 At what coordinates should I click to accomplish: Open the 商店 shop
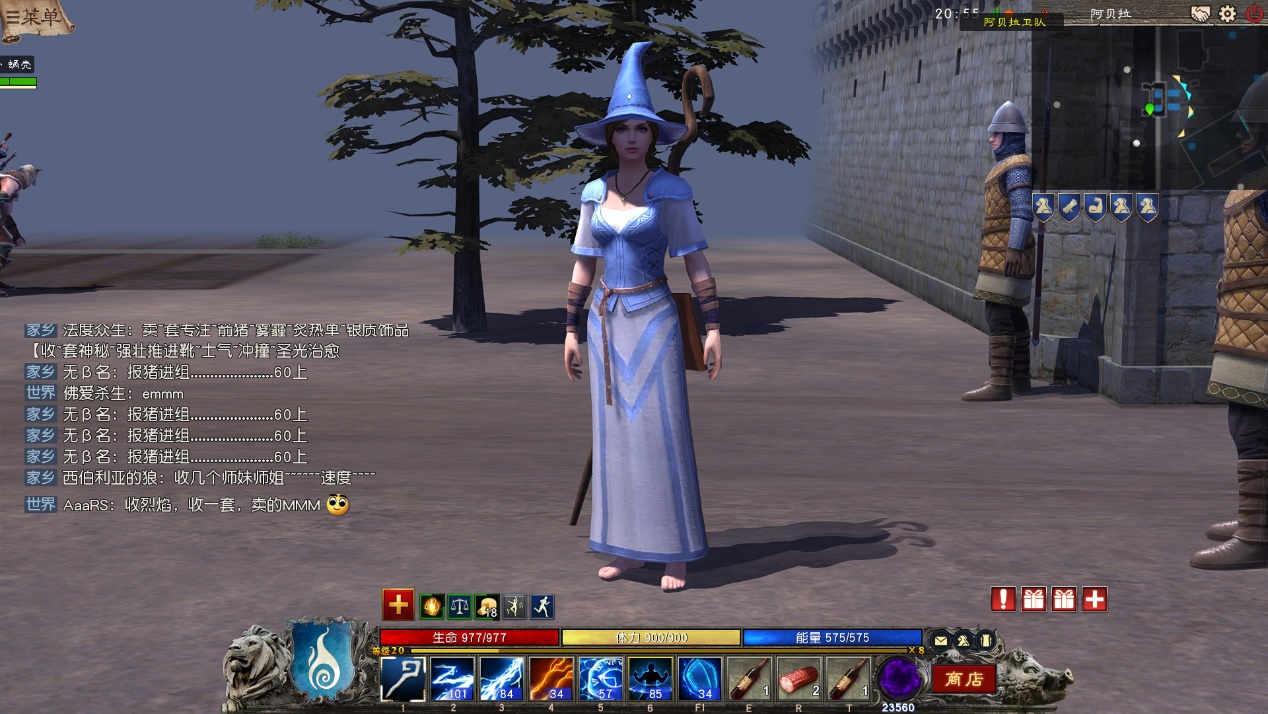point(964,679)
